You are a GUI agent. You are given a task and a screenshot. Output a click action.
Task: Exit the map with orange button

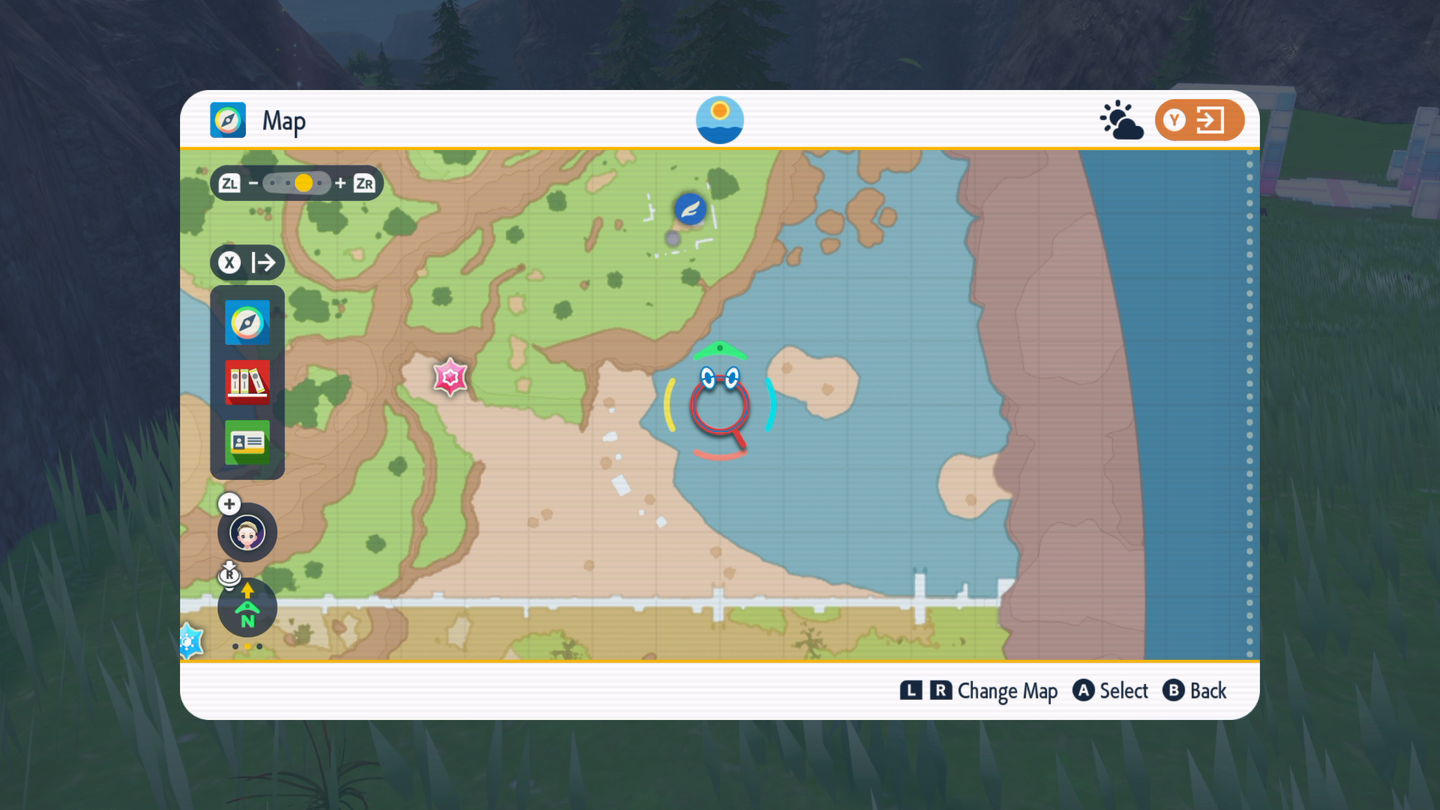(1199, 121)
